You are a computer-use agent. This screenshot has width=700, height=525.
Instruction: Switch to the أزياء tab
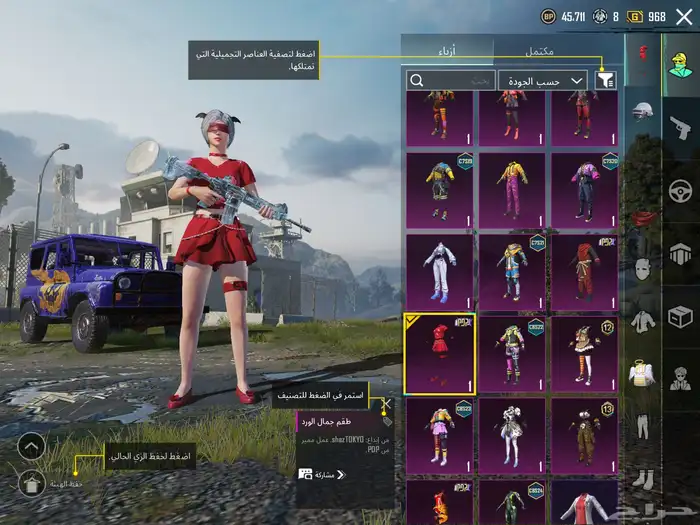tap(447, 49)
